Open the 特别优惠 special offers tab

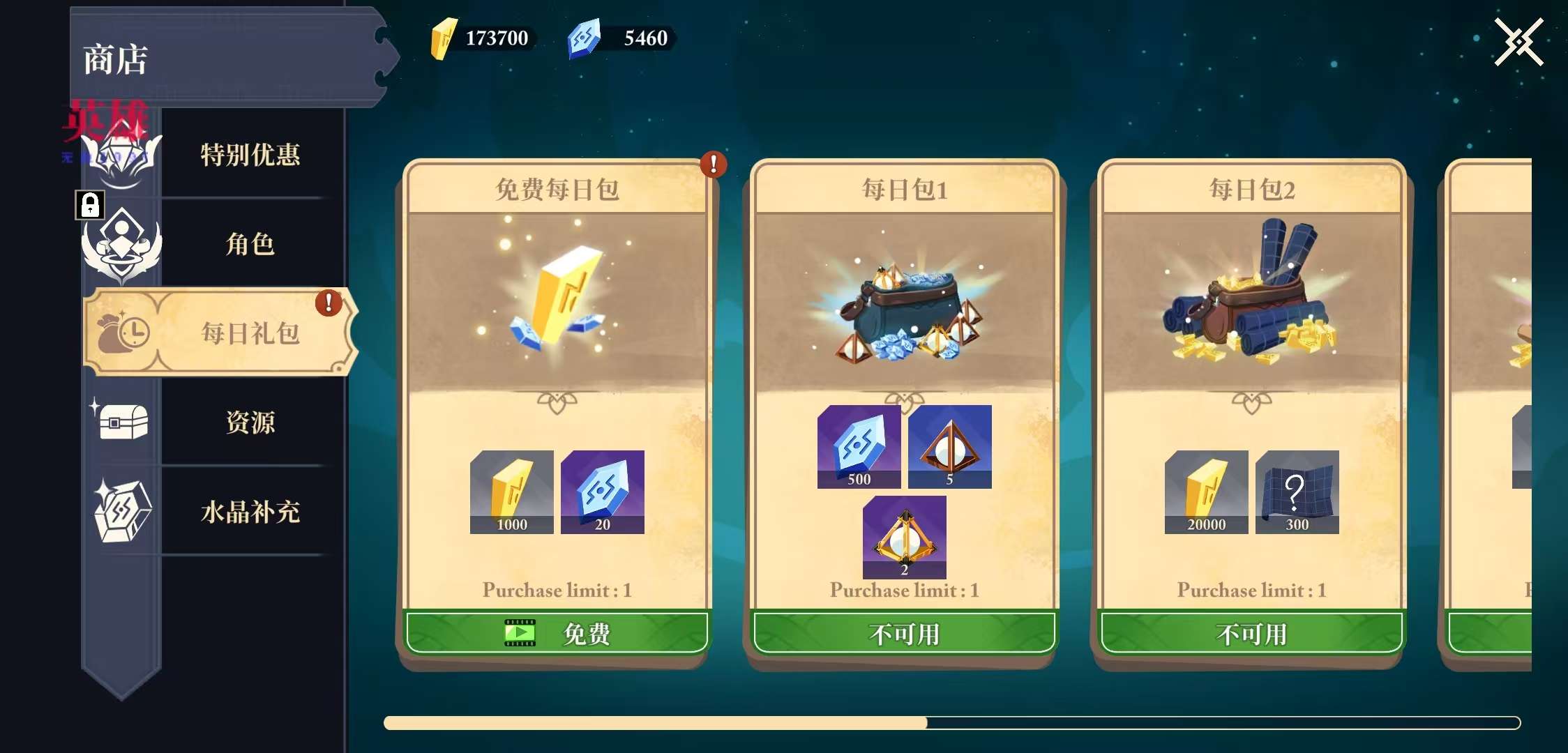[x=249, y=154]
